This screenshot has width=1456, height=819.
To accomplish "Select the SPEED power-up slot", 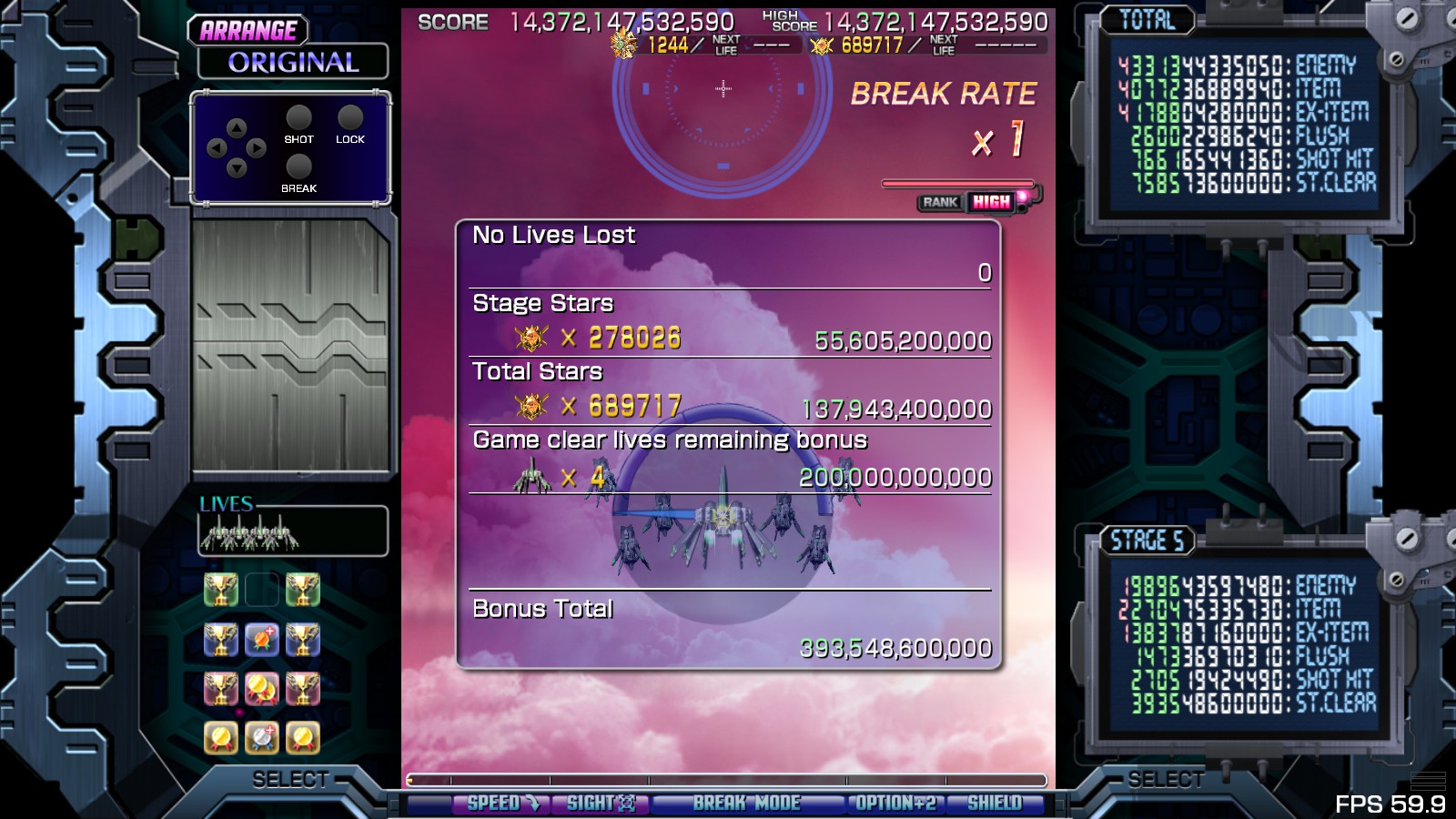I will (502, 804).
